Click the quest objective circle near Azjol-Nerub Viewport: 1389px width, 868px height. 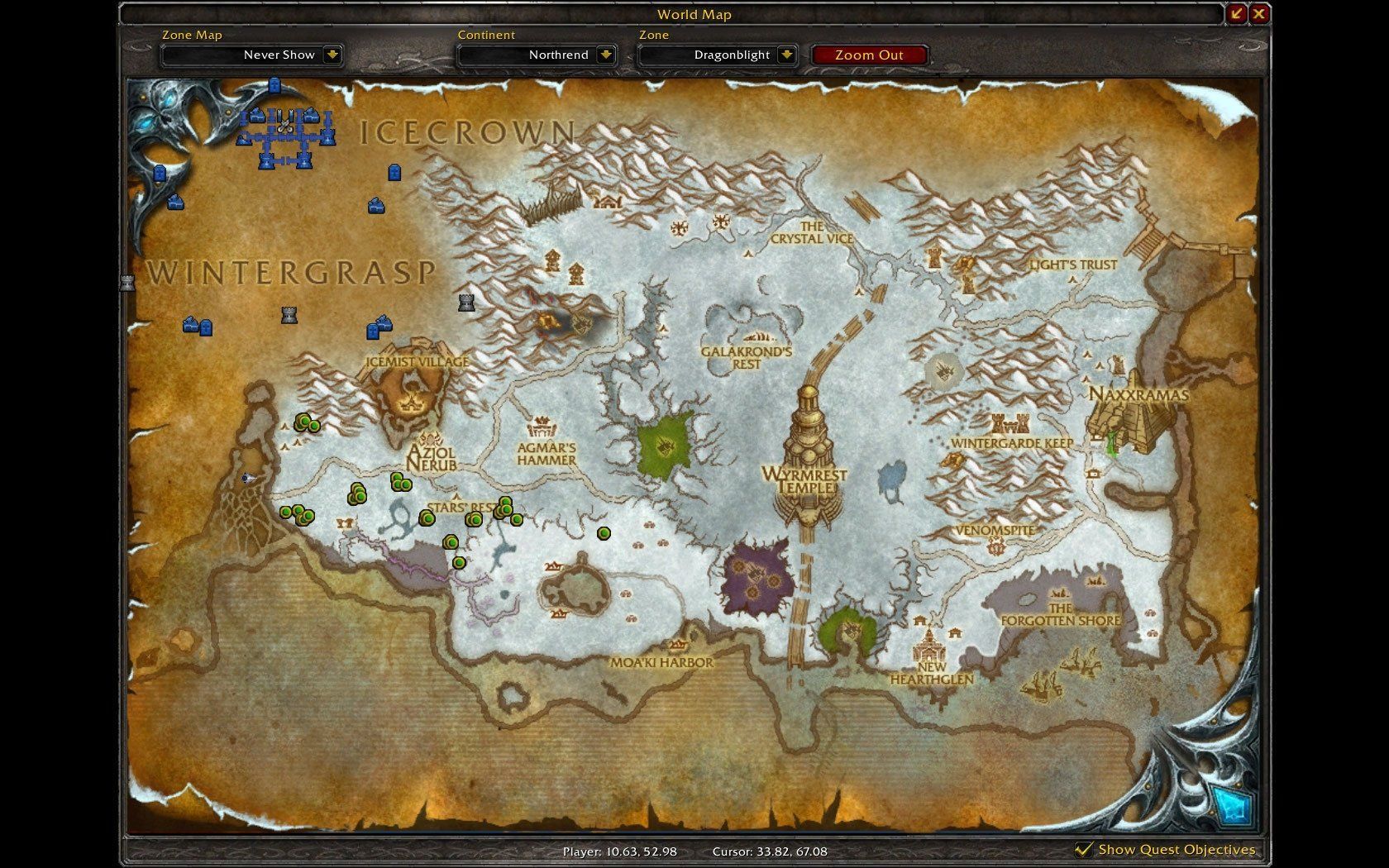(401, 484)
